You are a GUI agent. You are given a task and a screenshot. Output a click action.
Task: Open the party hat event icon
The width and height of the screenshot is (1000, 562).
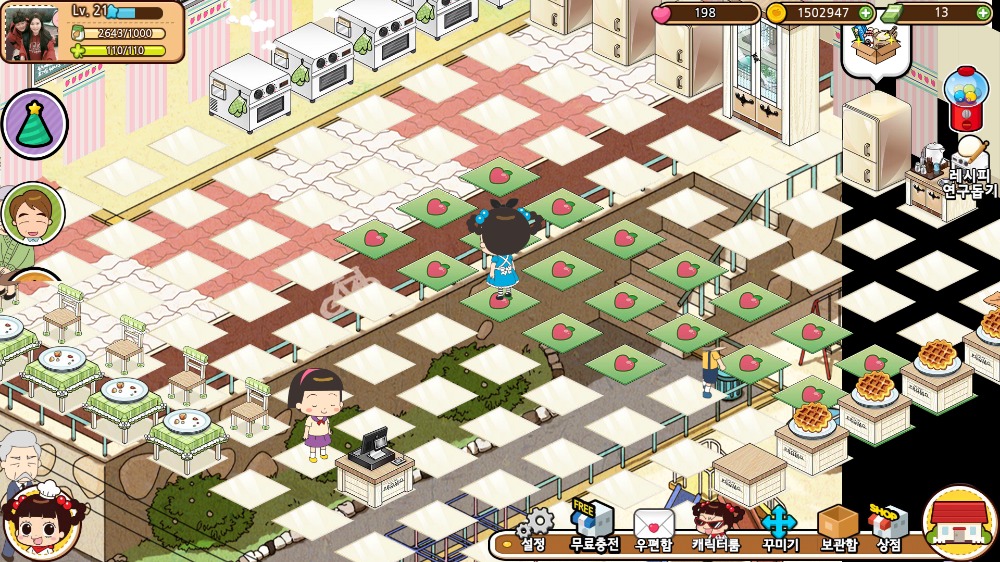pyautogui.click(x=35, y=124)
